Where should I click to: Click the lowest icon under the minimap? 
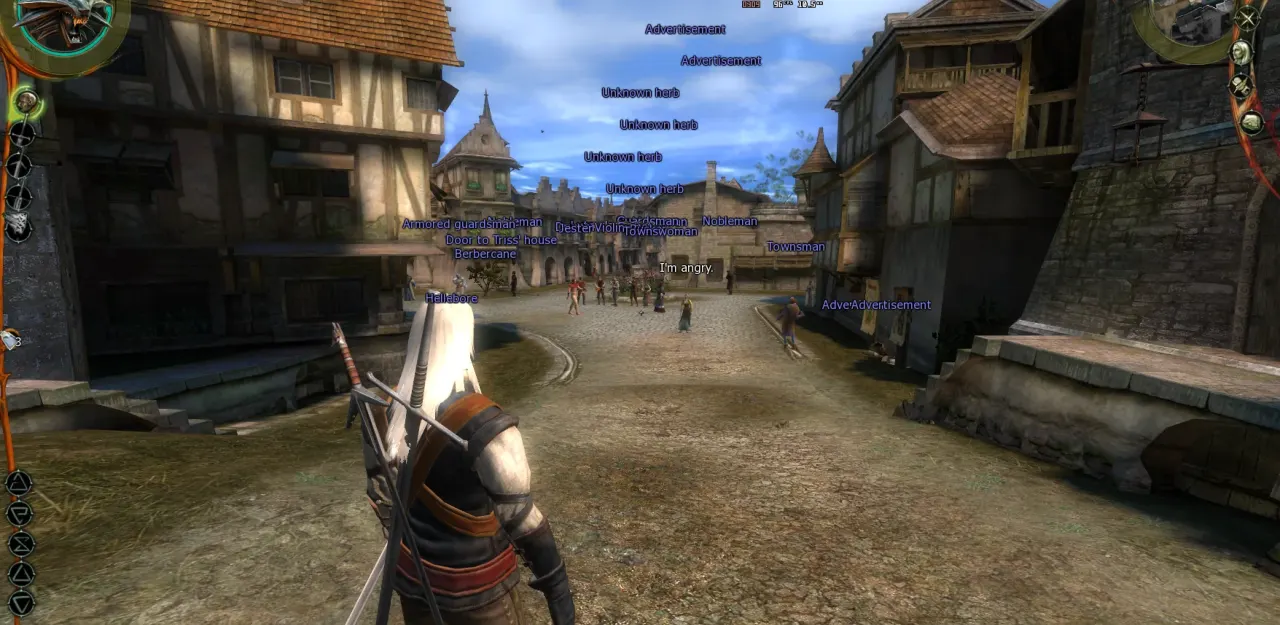pyautogui.click(x=1251, y=121)
